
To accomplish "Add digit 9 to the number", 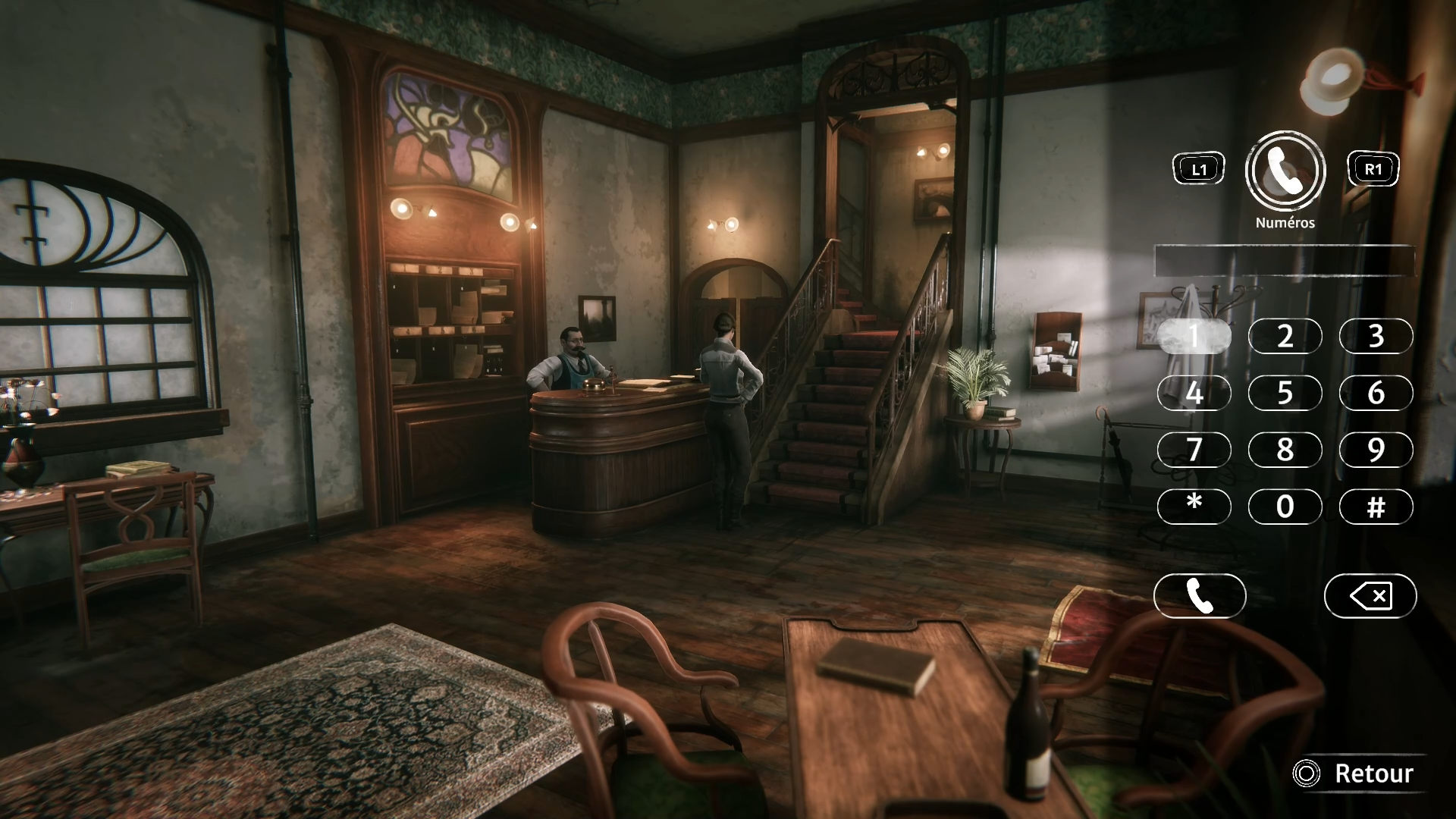I will [x=1376, y=450].
